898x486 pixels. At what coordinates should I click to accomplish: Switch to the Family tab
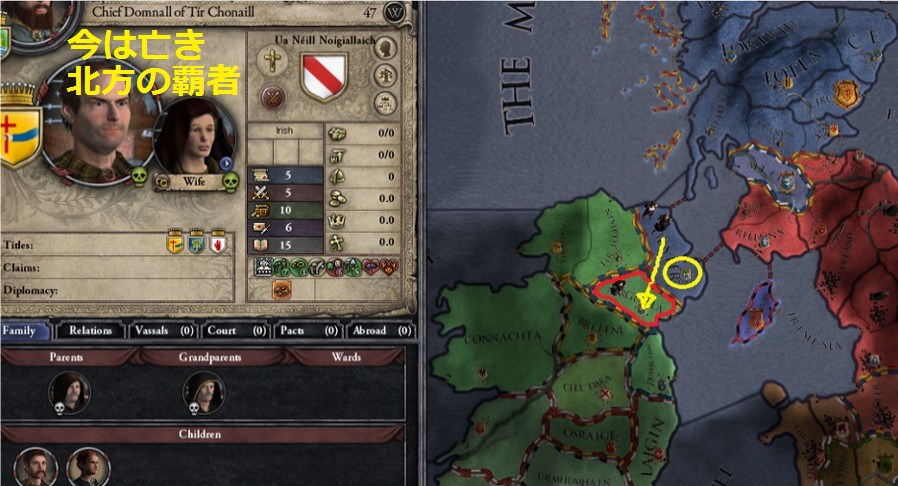[x=27, y=330]
